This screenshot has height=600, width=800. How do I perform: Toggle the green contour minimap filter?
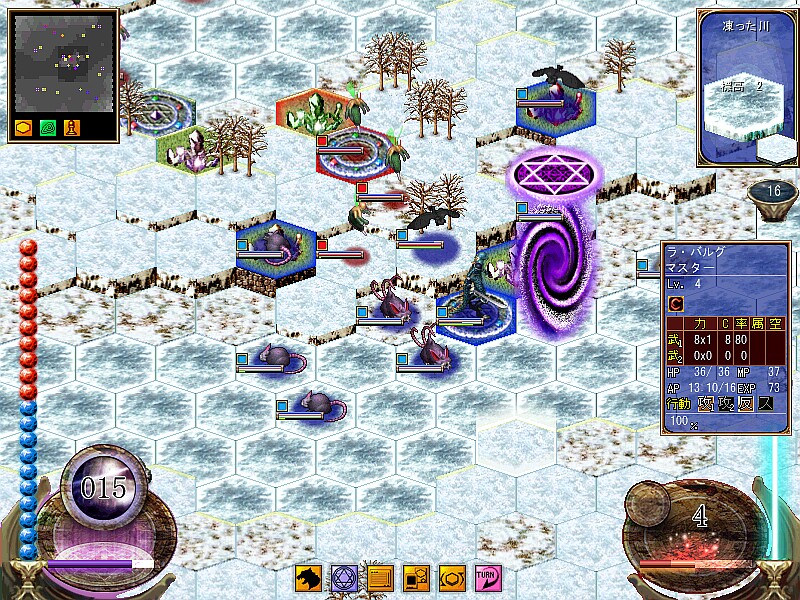tap(48, 128)
